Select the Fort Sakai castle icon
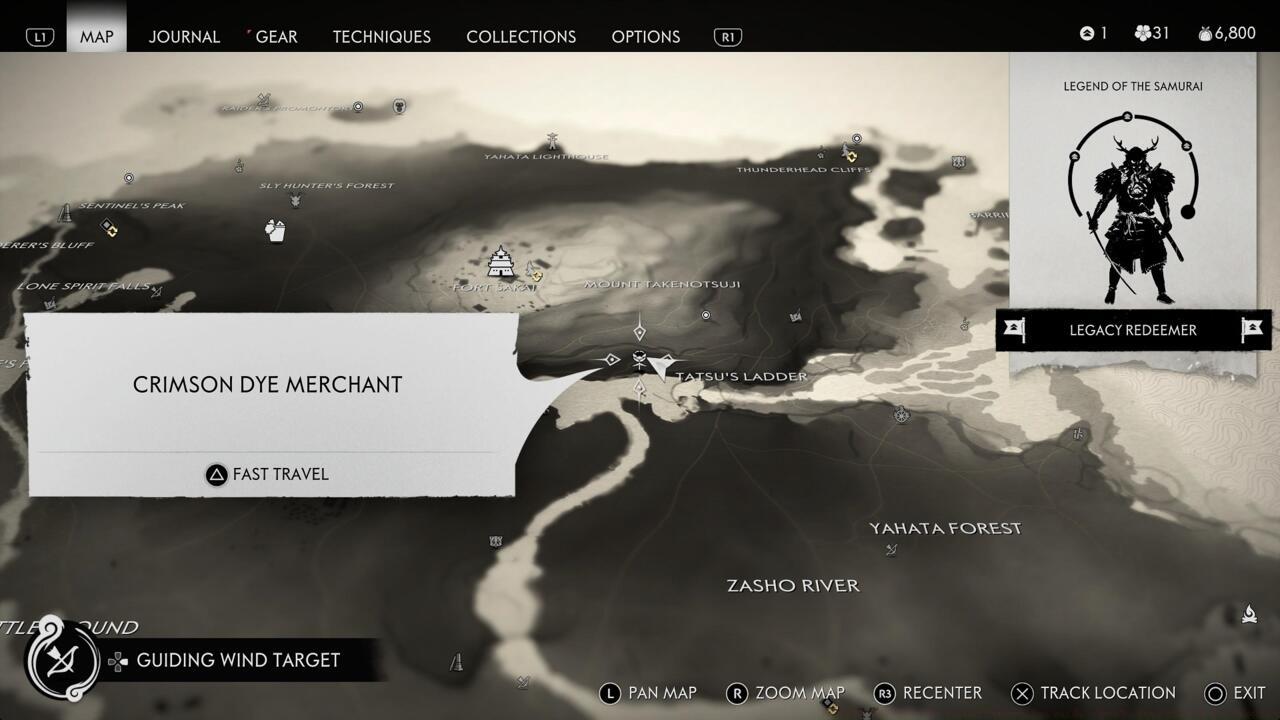This screenshot has height=720, width=1280. point(500,262)
